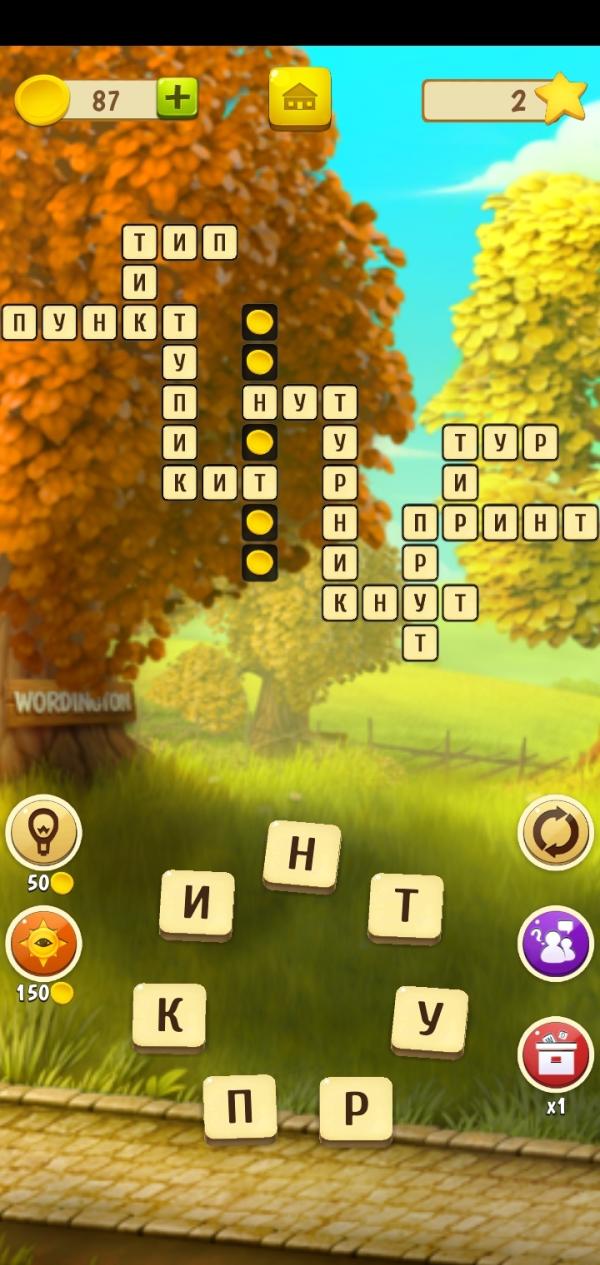Choose the letter Р tile
This screenshot has width=600, height=1265.
(x=356, y=1108)
